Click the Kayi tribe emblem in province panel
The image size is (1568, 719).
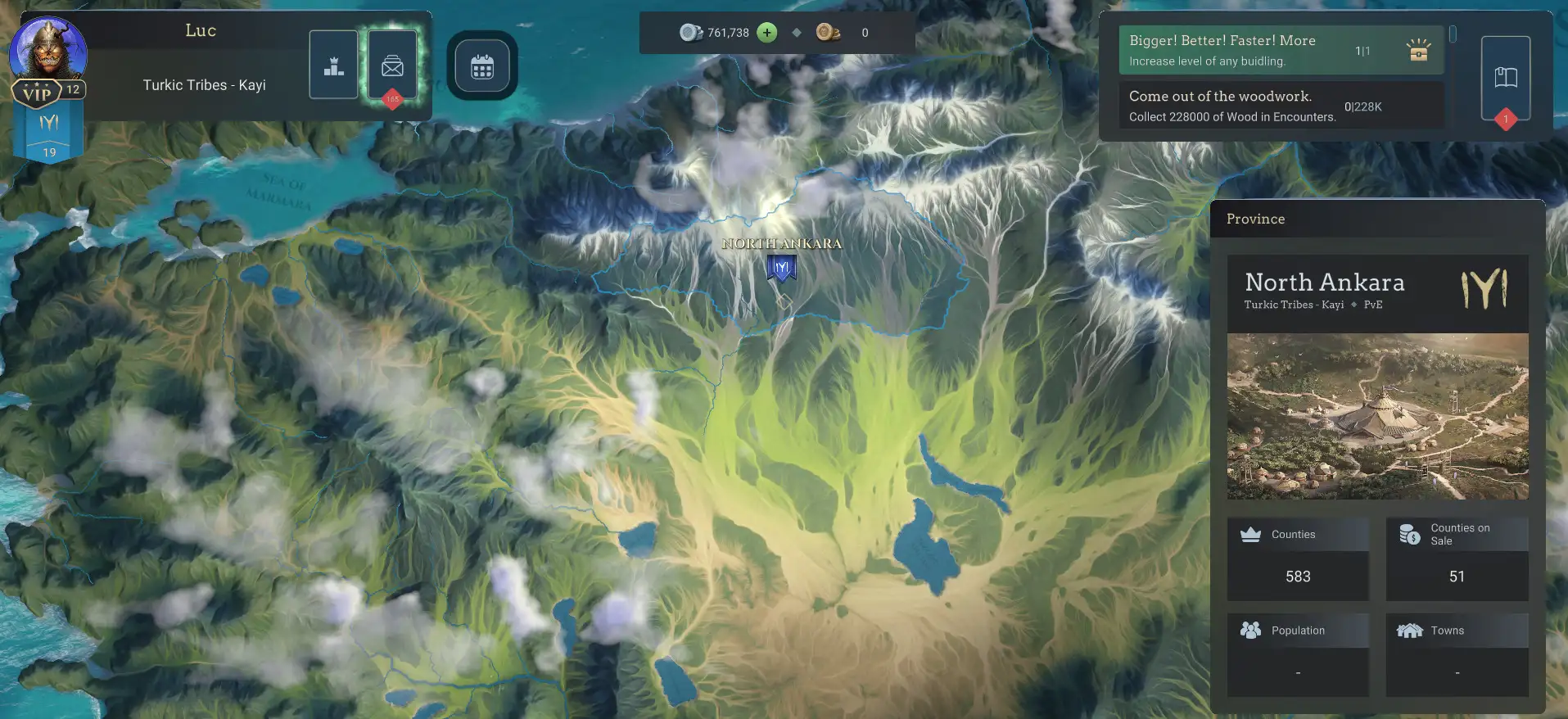(x=1484, y=288)
